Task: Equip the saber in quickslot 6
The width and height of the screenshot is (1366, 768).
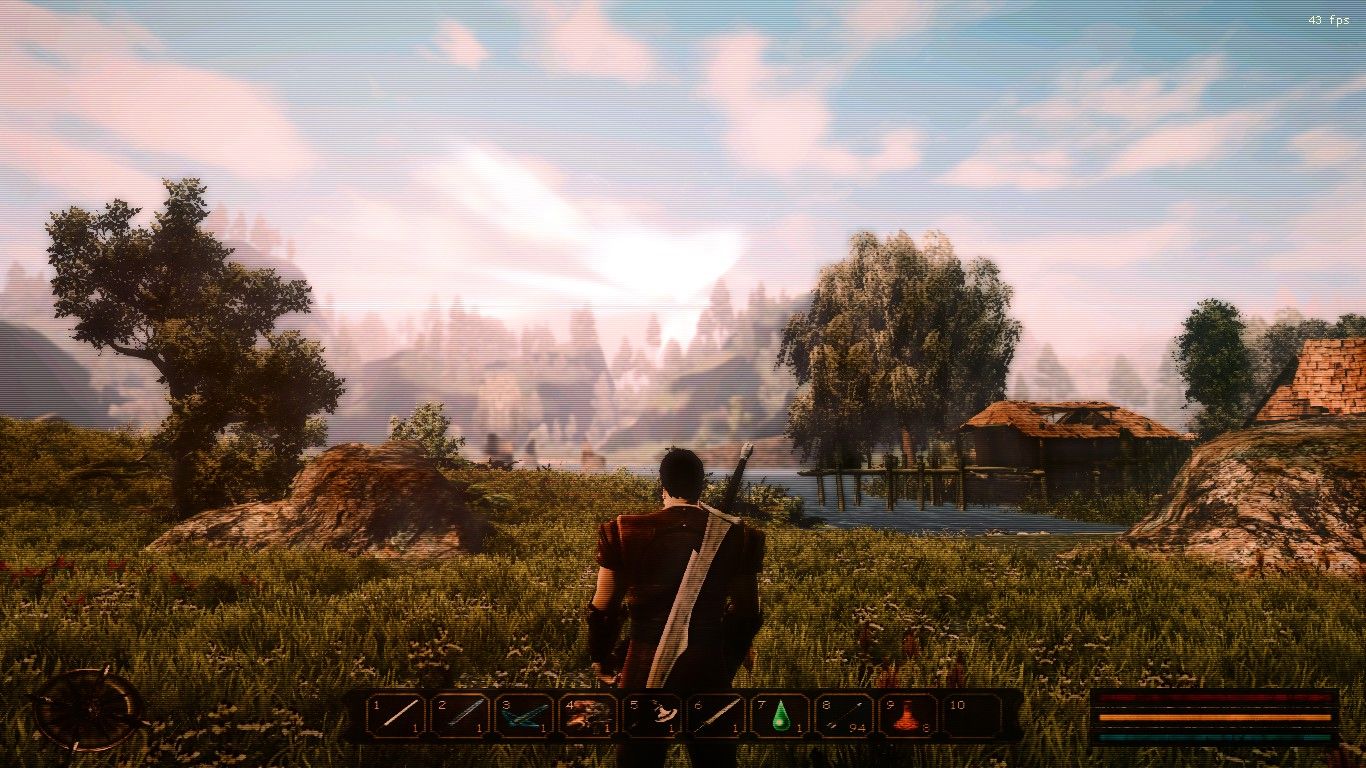Action: click(x=718, y=715)
